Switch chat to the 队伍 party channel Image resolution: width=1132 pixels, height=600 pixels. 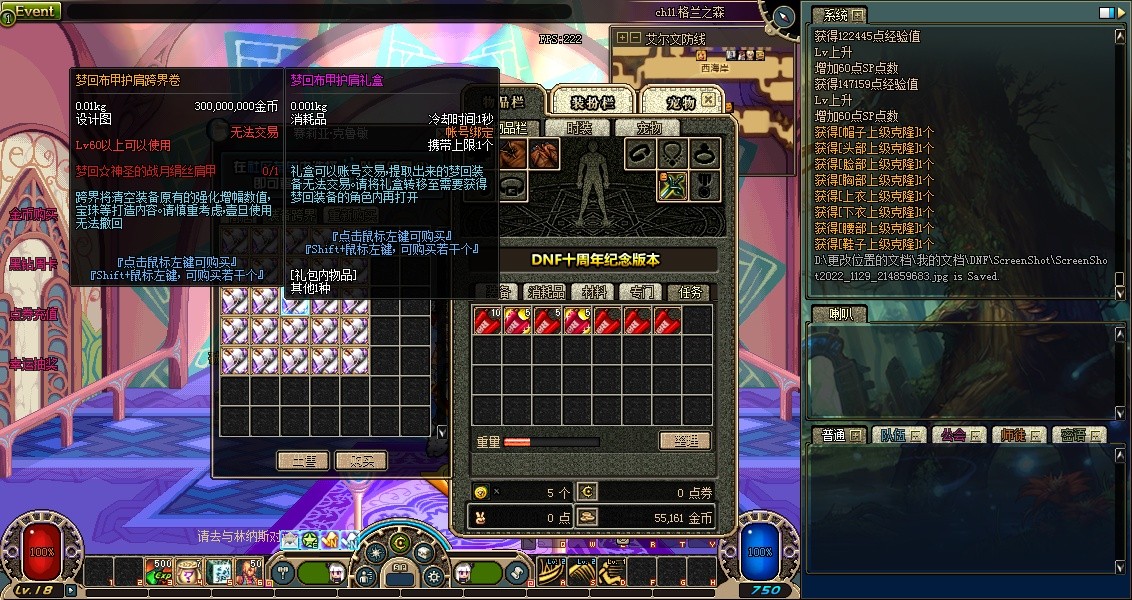click(891, 435)
